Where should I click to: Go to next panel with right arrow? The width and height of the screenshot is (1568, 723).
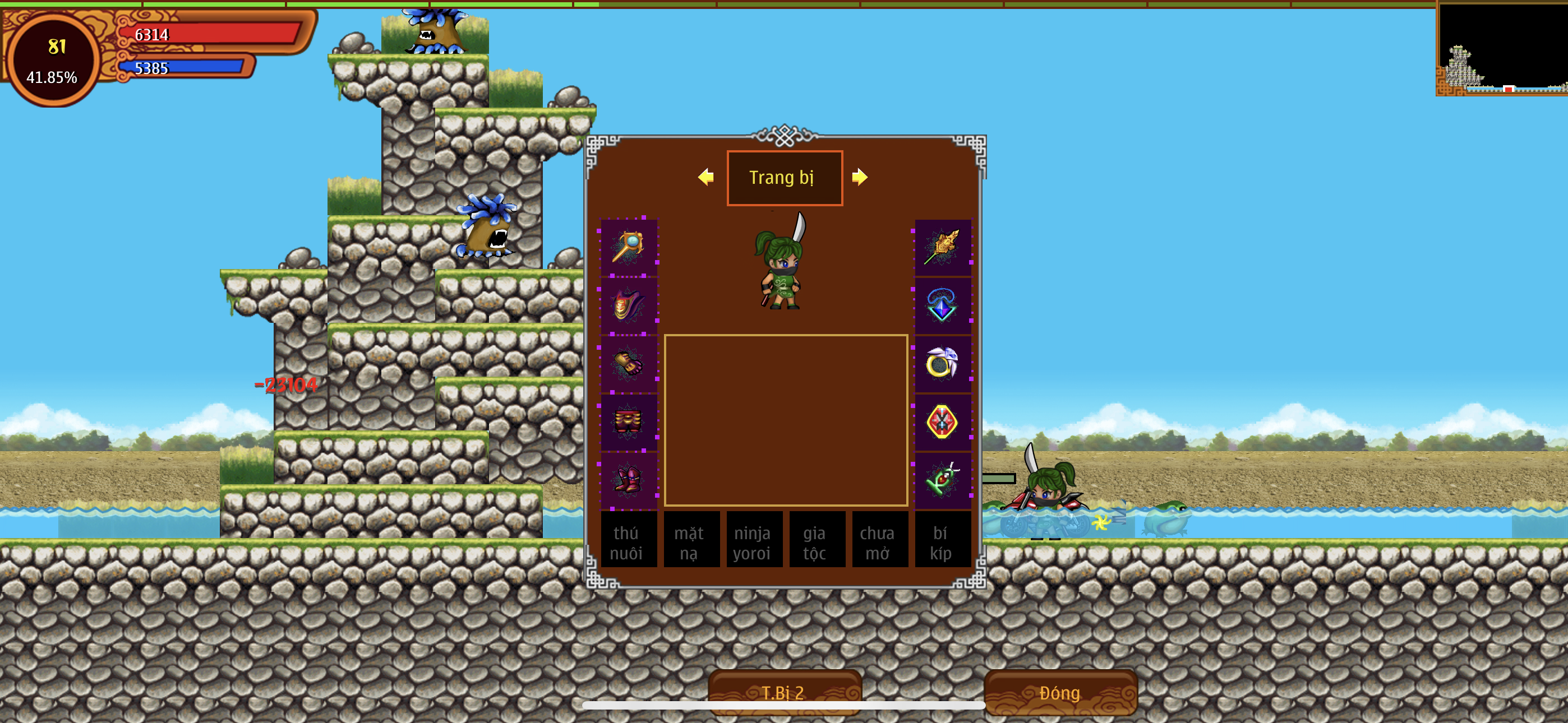pyautogui.click(x=860, y=177)
